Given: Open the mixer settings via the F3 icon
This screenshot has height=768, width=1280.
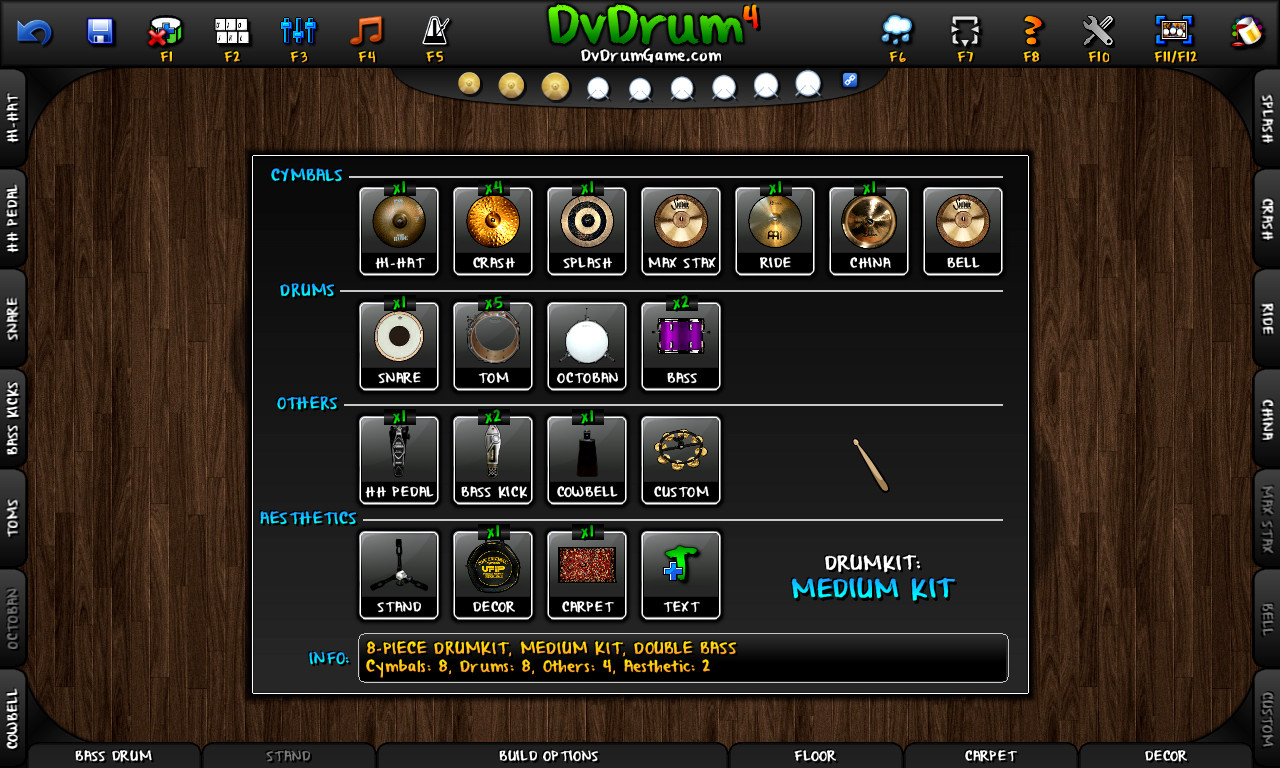Looking at the screenshot, I should (x=296, y=28).
